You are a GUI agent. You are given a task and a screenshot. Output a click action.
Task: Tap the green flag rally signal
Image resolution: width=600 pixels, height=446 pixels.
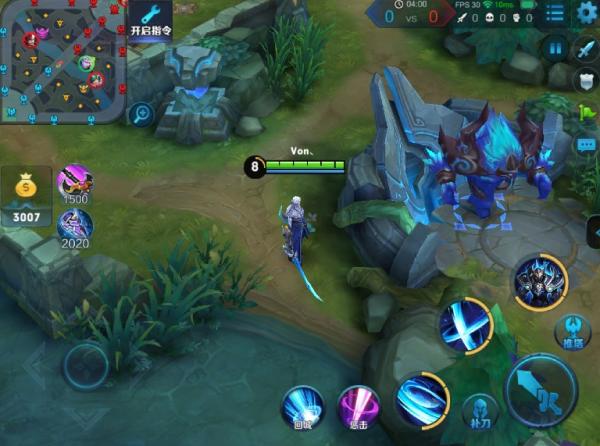pyautogui.click(x=587, y=113)
